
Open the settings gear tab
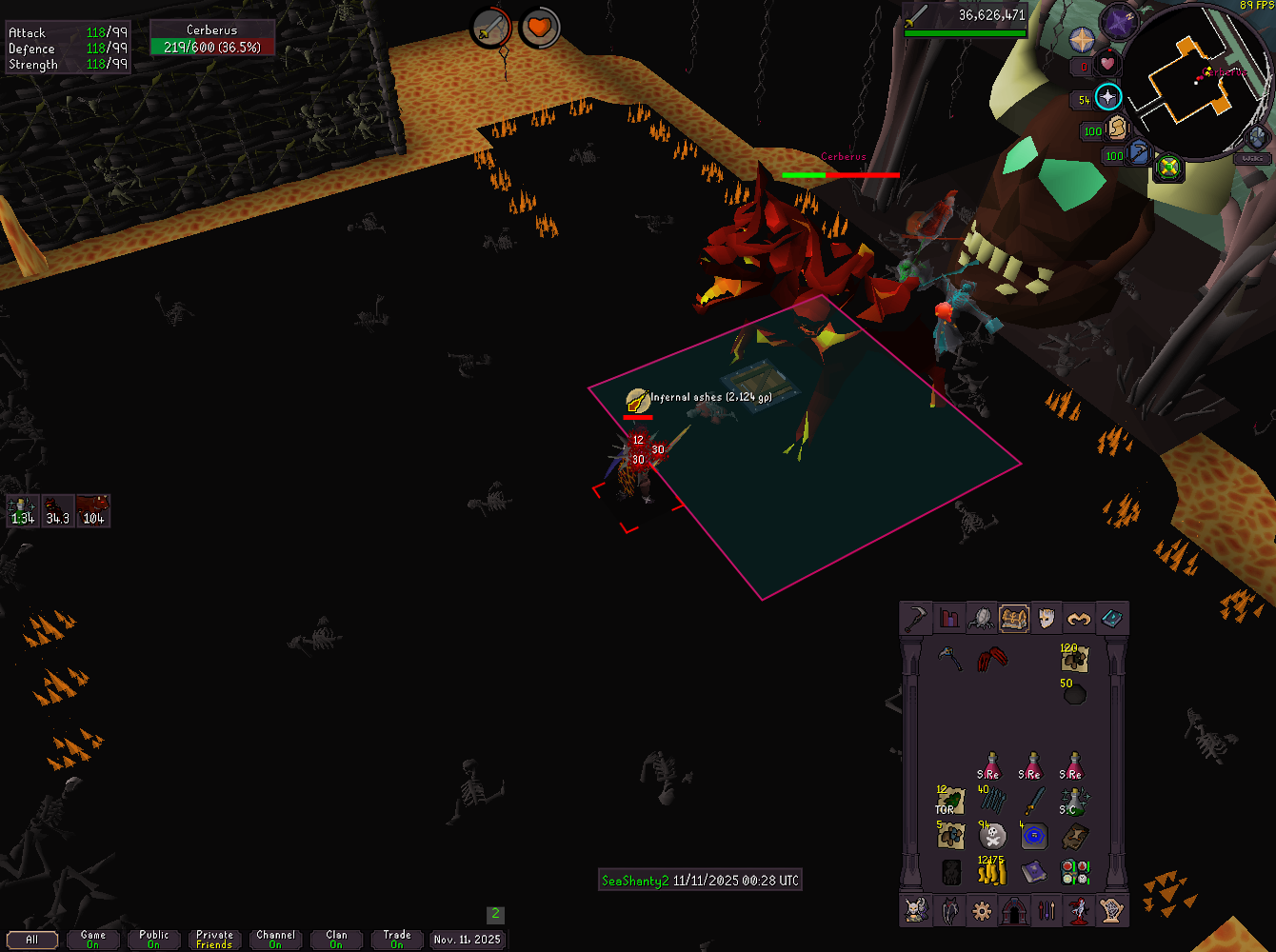tap(982, 911)
